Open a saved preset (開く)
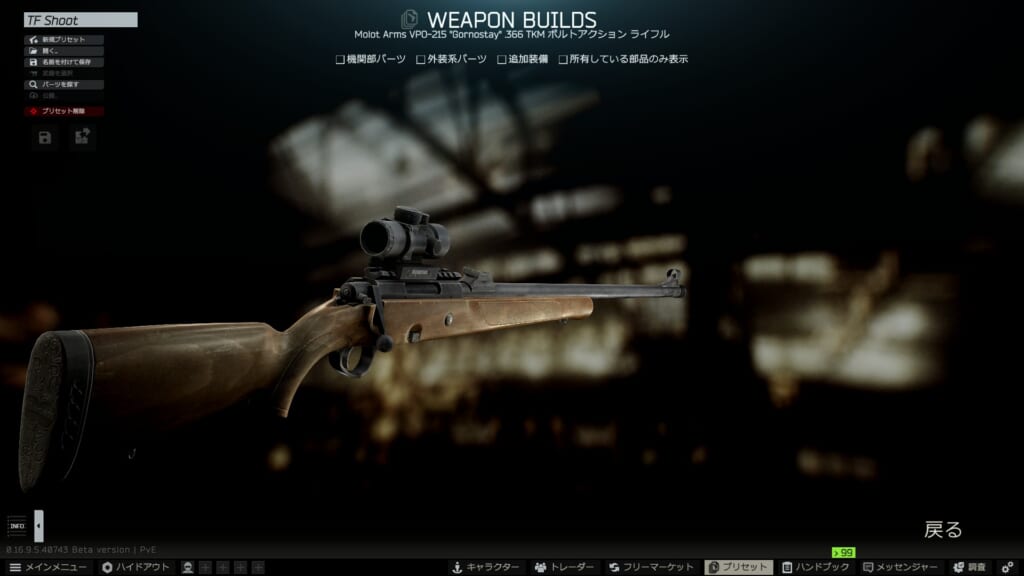Image resolution: width=1024 pixels, height=576 pixels. point(64,51)
